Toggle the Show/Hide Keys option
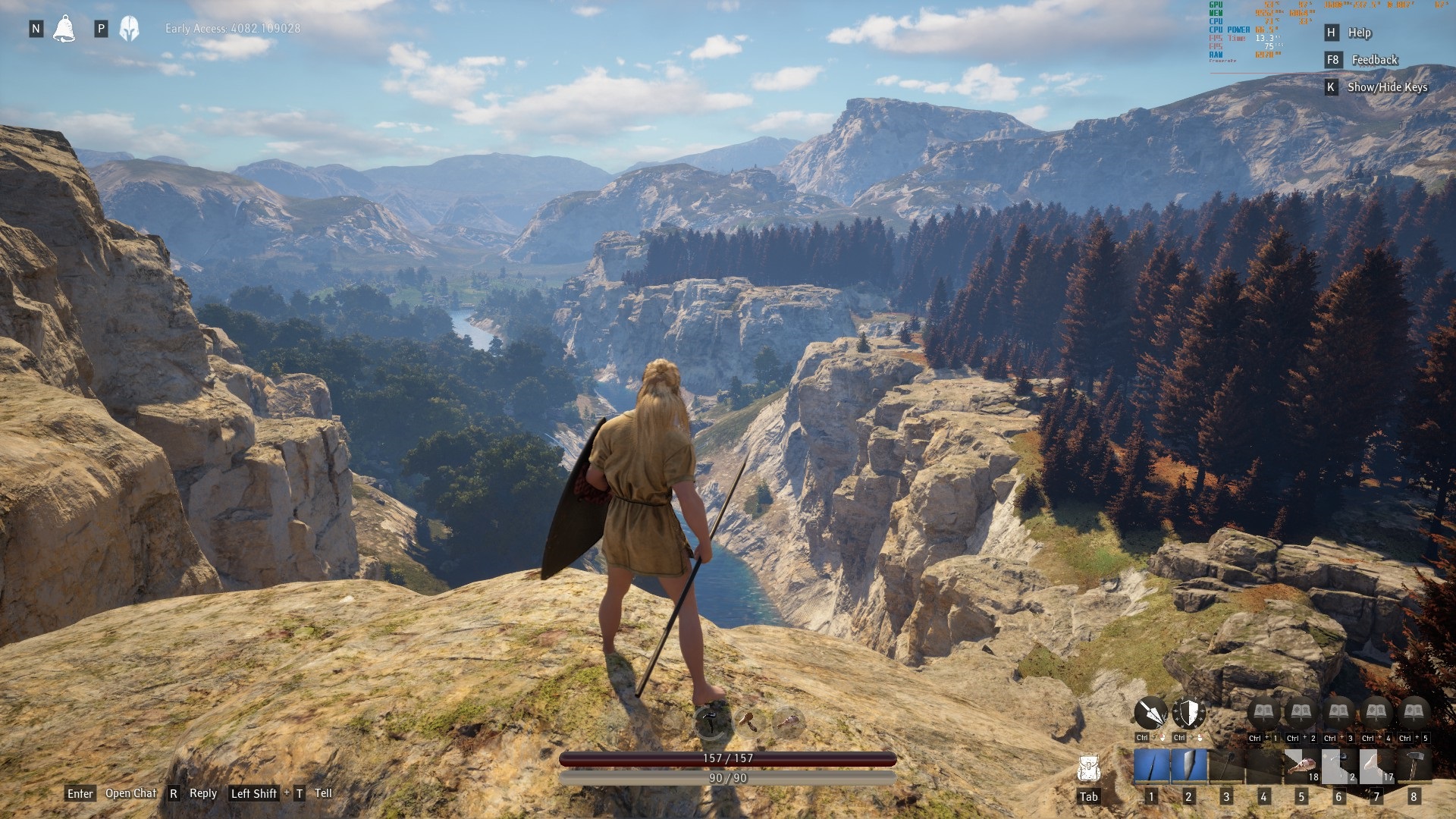Image resolution: width=1456 pixels, height=819 pixels. (1387, 87)
